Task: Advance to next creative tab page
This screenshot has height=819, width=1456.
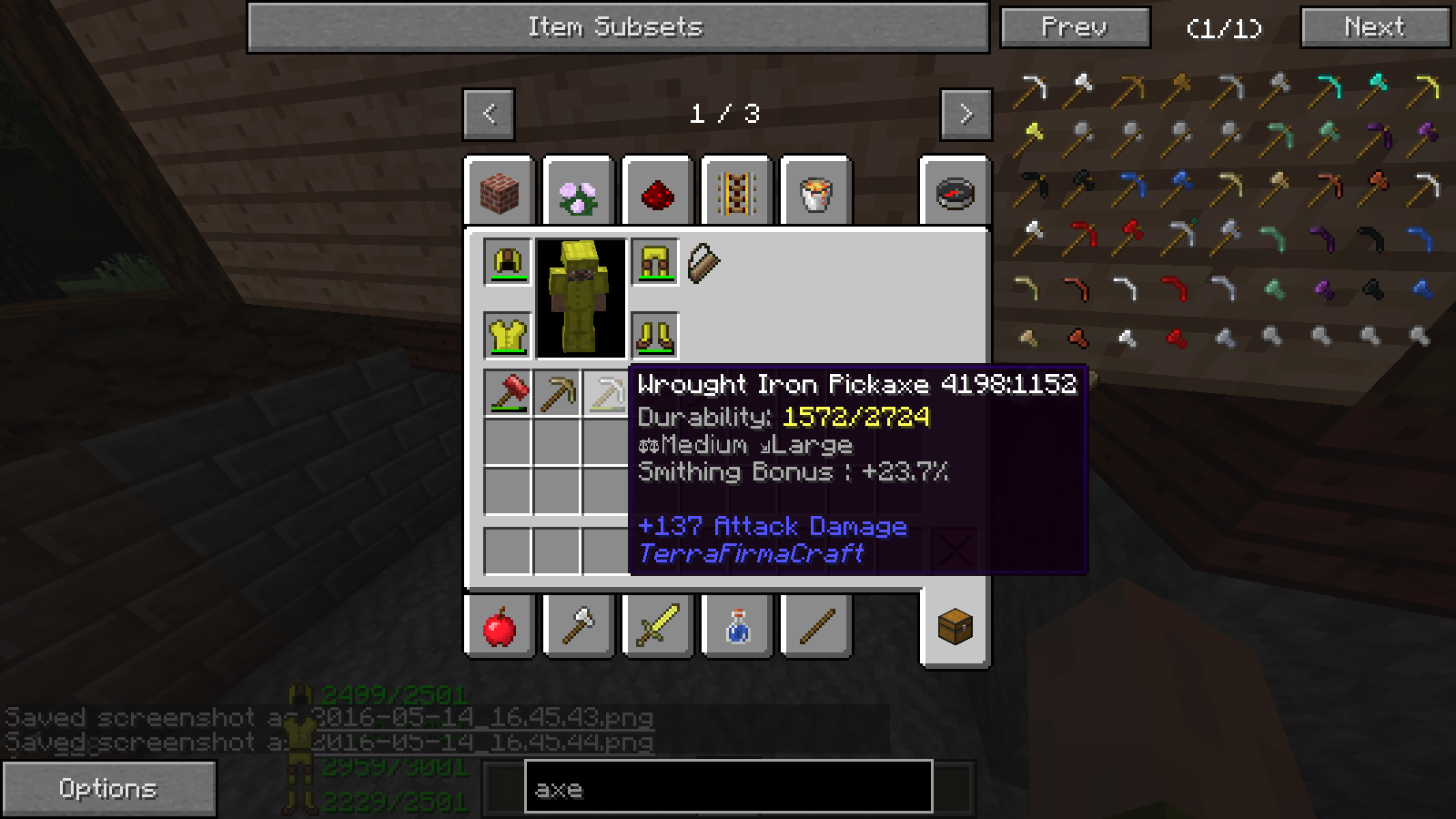Action: point(966,114)
